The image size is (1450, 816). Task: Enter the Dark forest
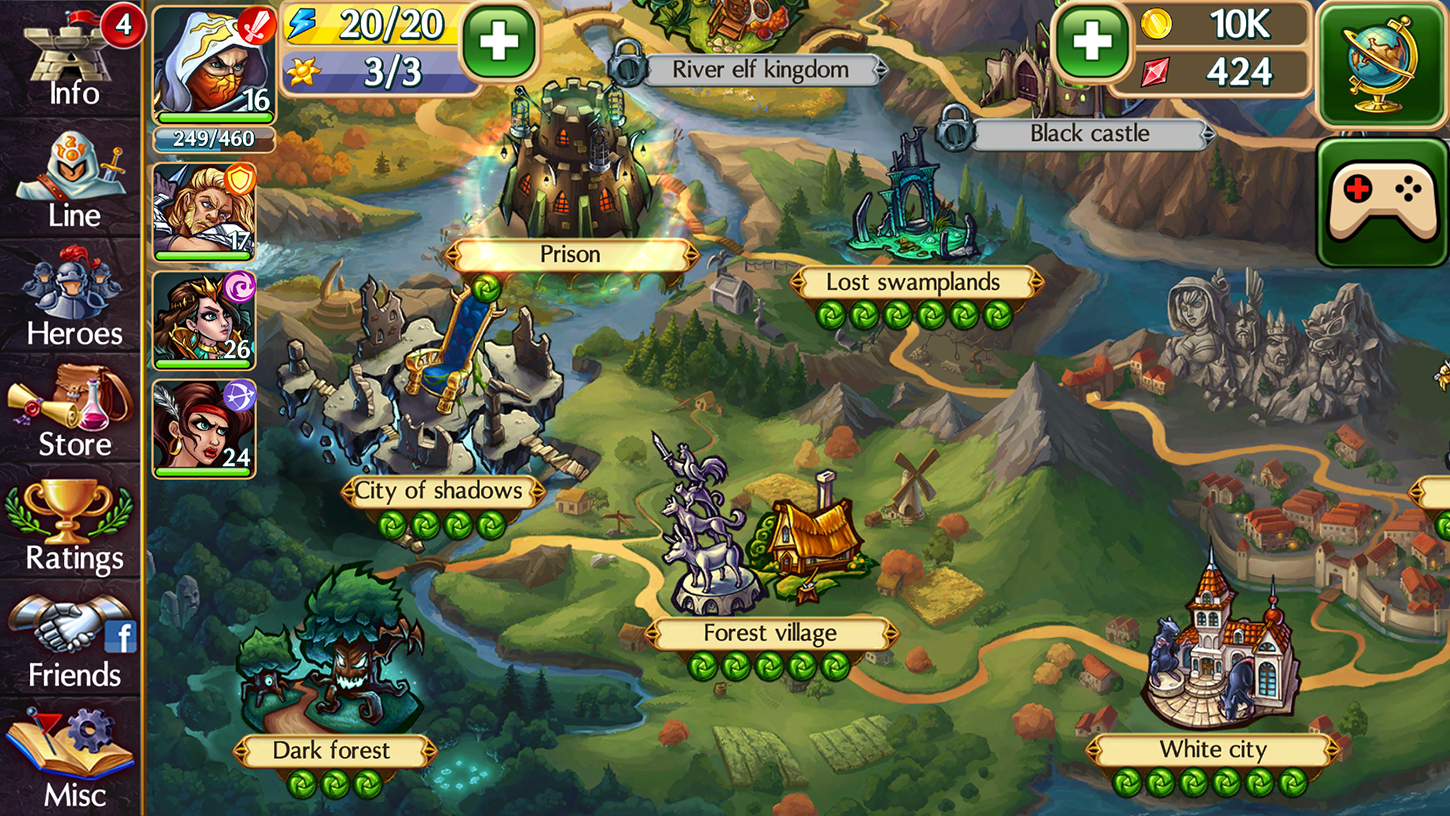click(x=334, y=751)
